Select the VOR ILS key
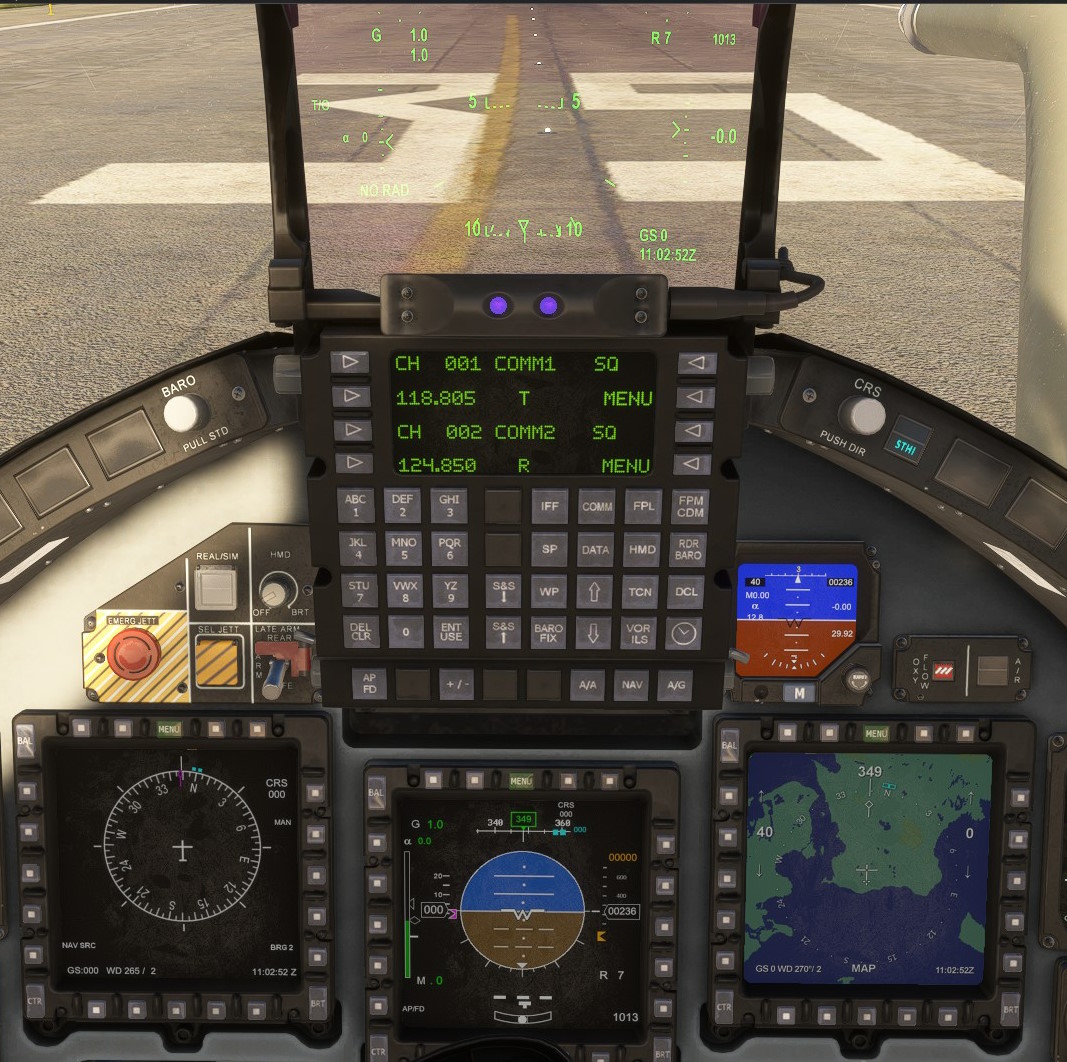The height and width of the screenshot is (1062, 1067). click(639, 633)
